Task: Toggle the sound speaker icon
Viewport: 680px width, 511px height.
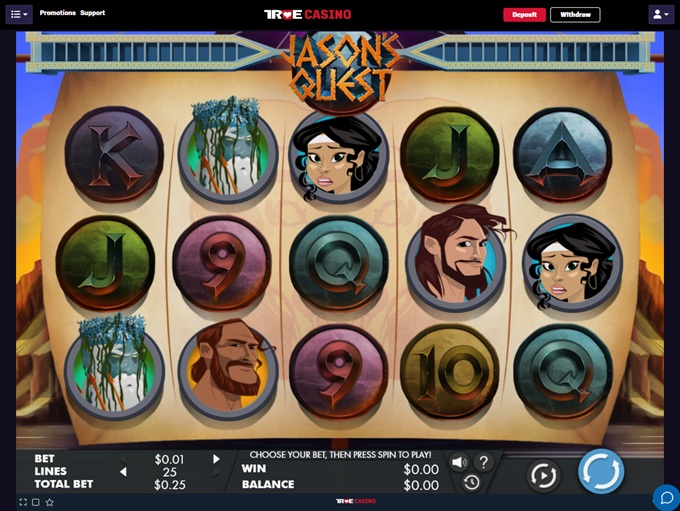Action: (x=459, y=462)
